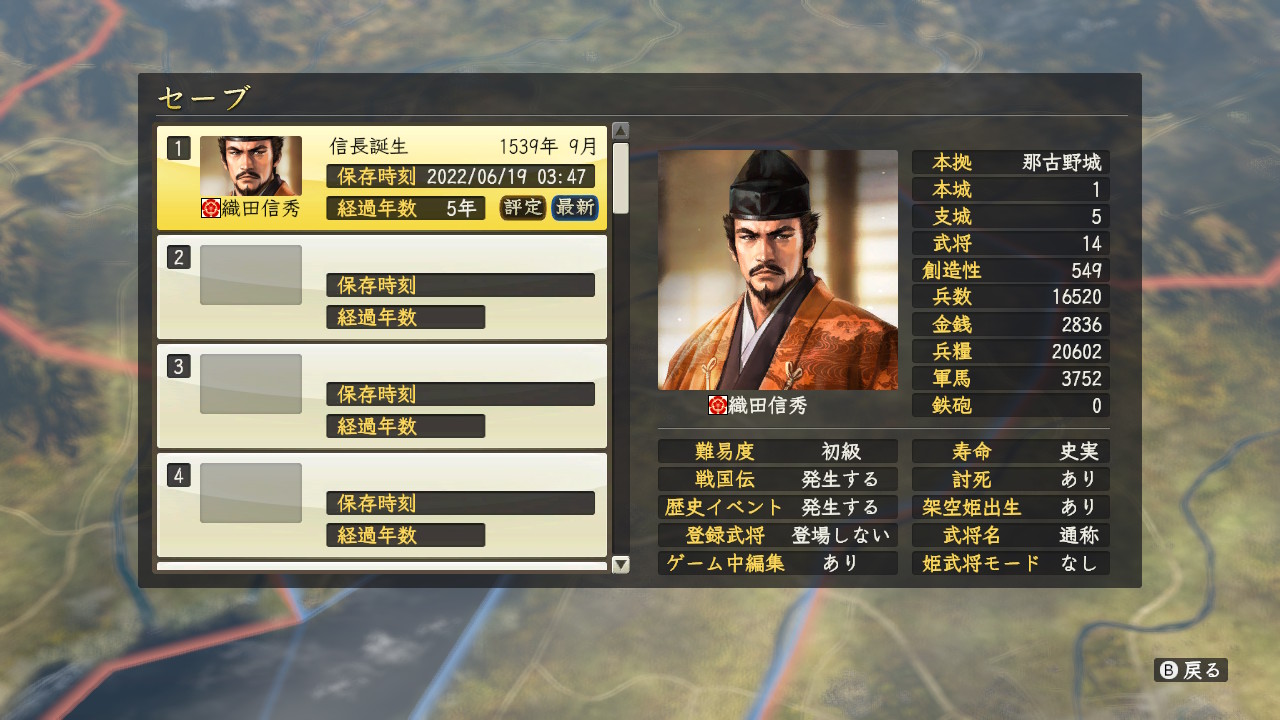Toggle the 戦国伝 setting showing 発生する
1280x720 pixels.
tap(778, 479)
